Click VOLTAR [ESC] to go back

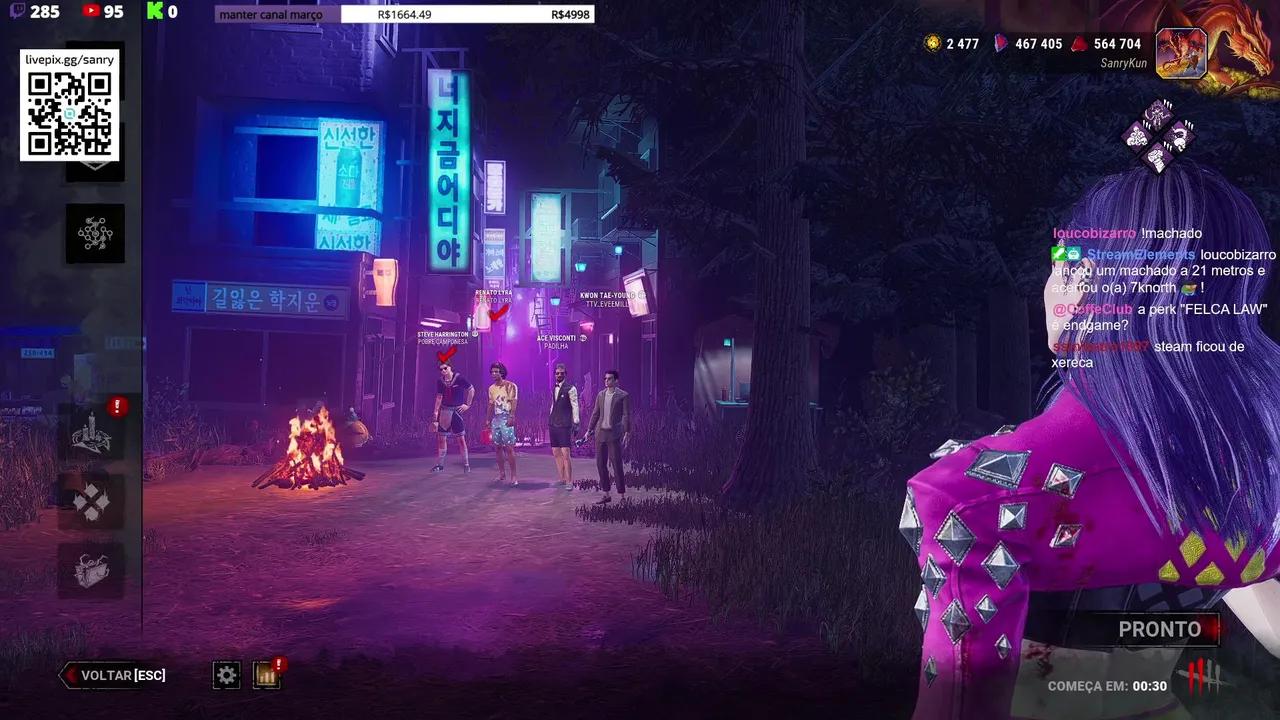click(113, 675)
